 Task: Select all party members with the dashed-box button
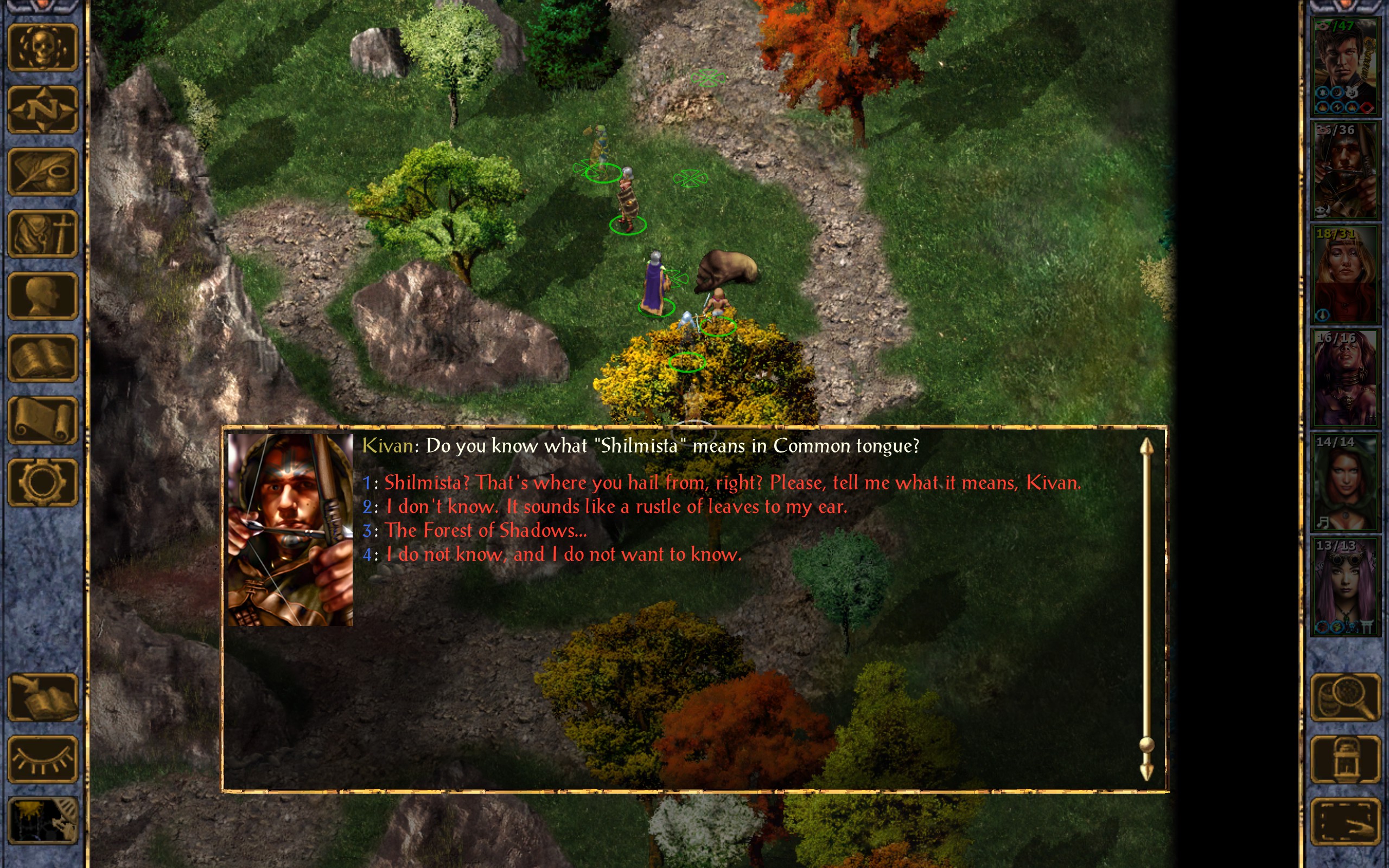click(1346, 821)
